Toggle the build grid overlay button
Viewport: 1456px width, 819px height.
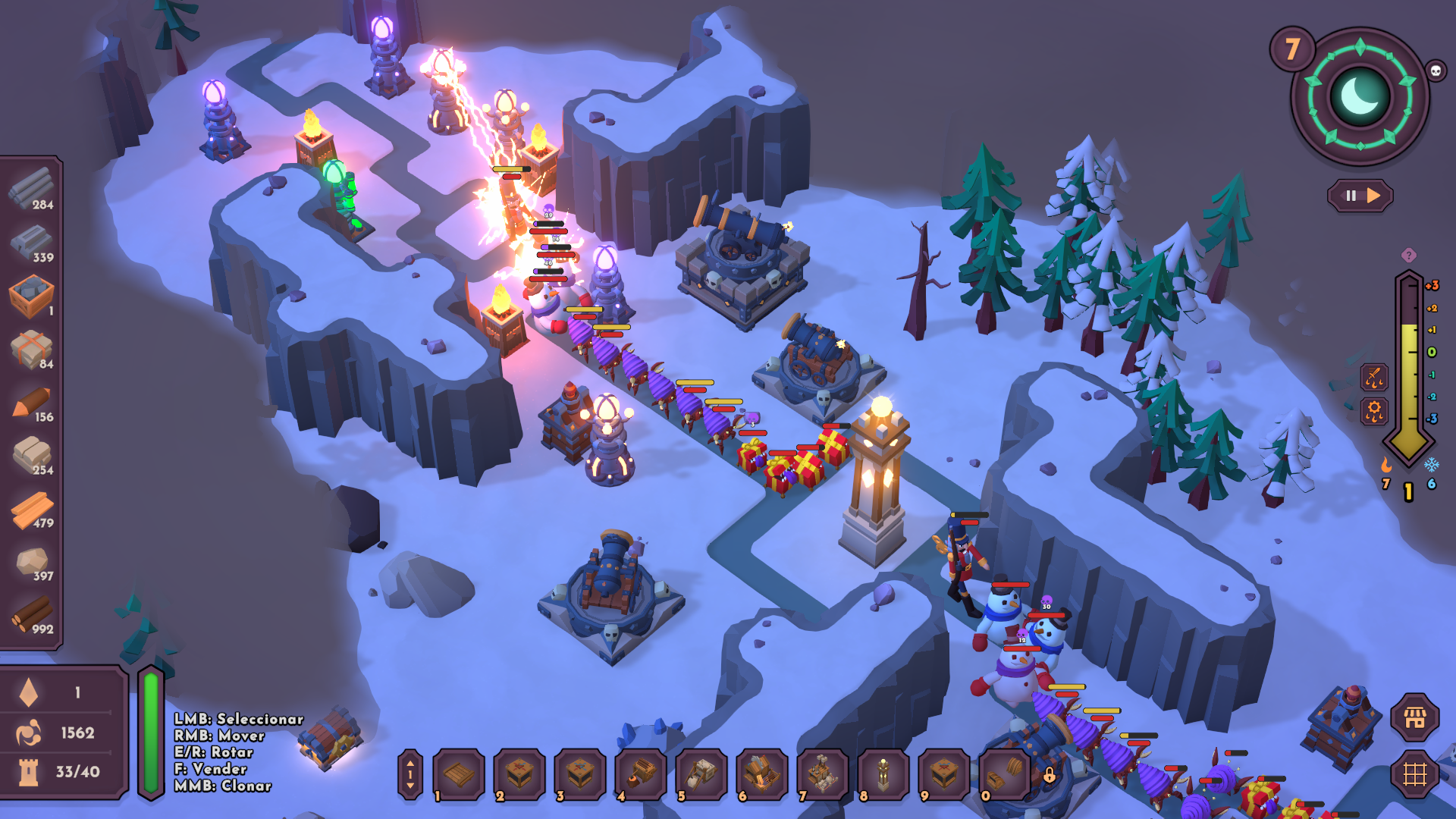pyautogui.click(x=1415, y=774)
